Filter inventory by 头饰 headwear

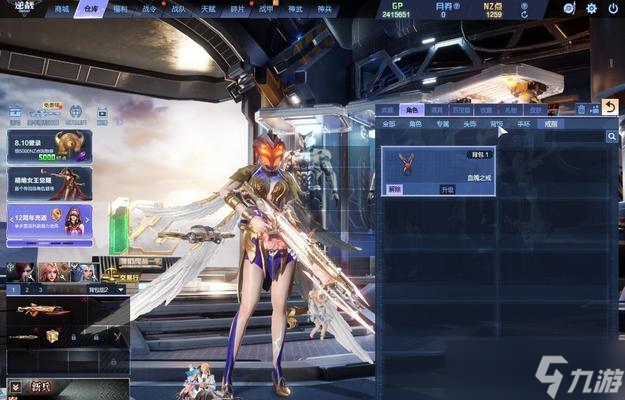[469, 124]
